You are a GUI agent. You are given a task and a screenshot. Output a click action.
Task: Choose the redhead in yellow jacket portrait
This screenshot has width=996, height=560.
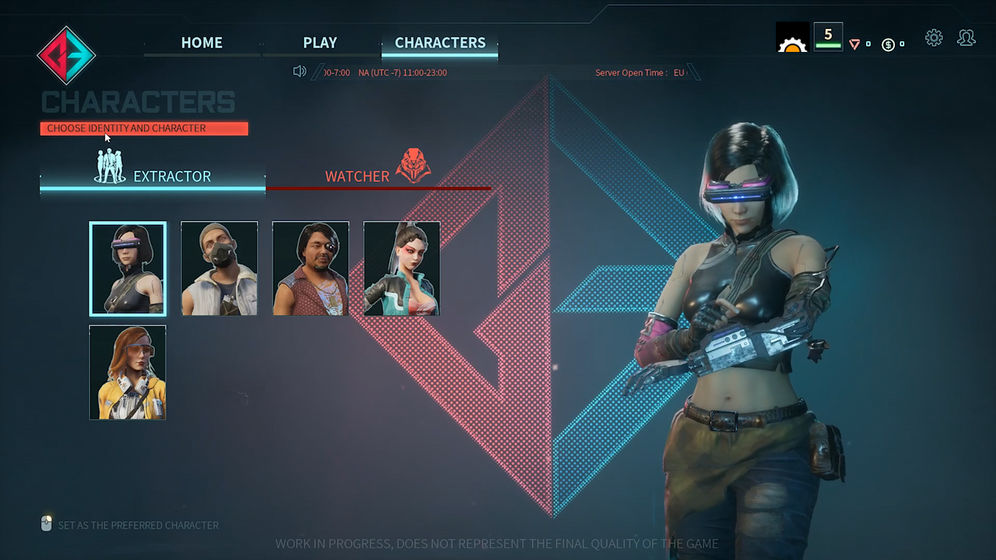pos(128,372)
